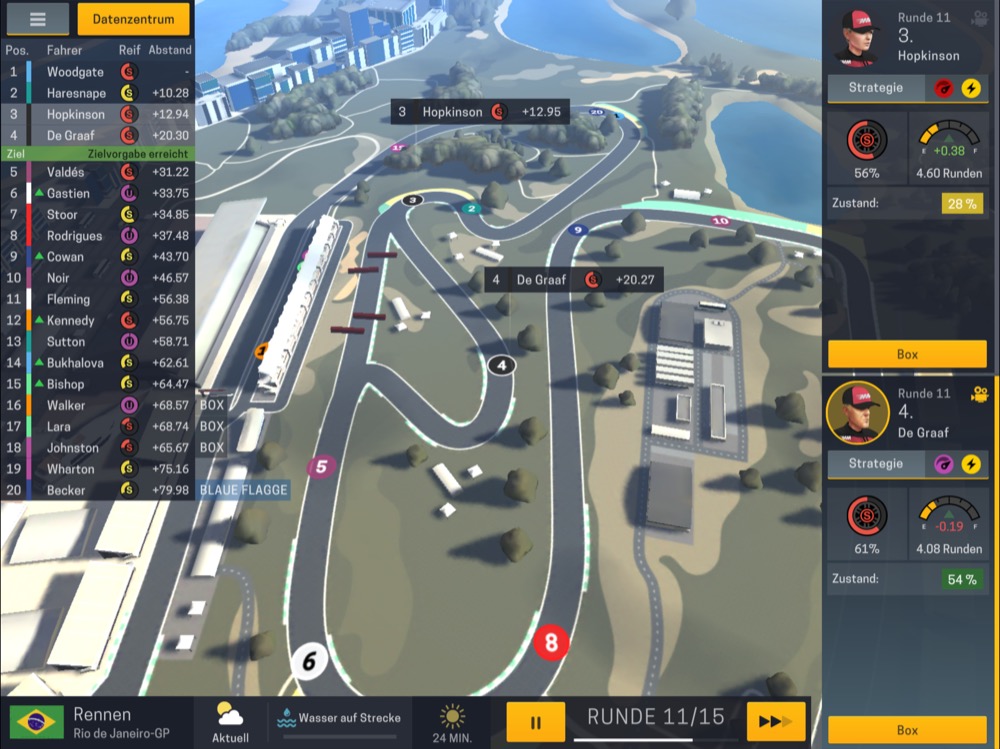1000x749 pixels.
Task: Select Woodgate in the standings list
Action: [98, 72]
